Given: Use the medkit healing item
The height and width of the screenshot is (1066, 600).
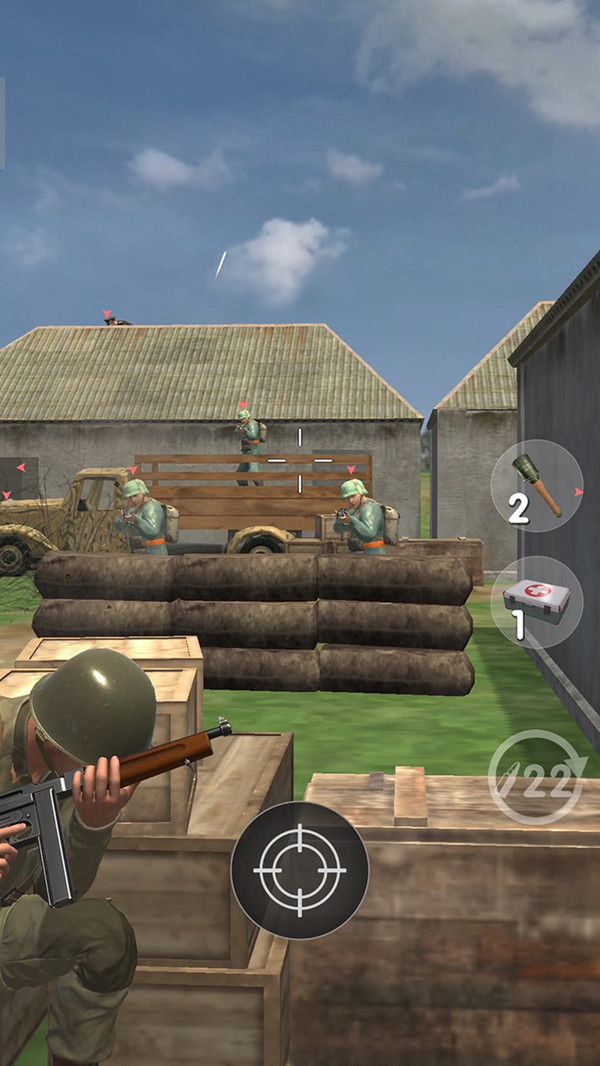Looking at the screenshot, I should 536,602.
